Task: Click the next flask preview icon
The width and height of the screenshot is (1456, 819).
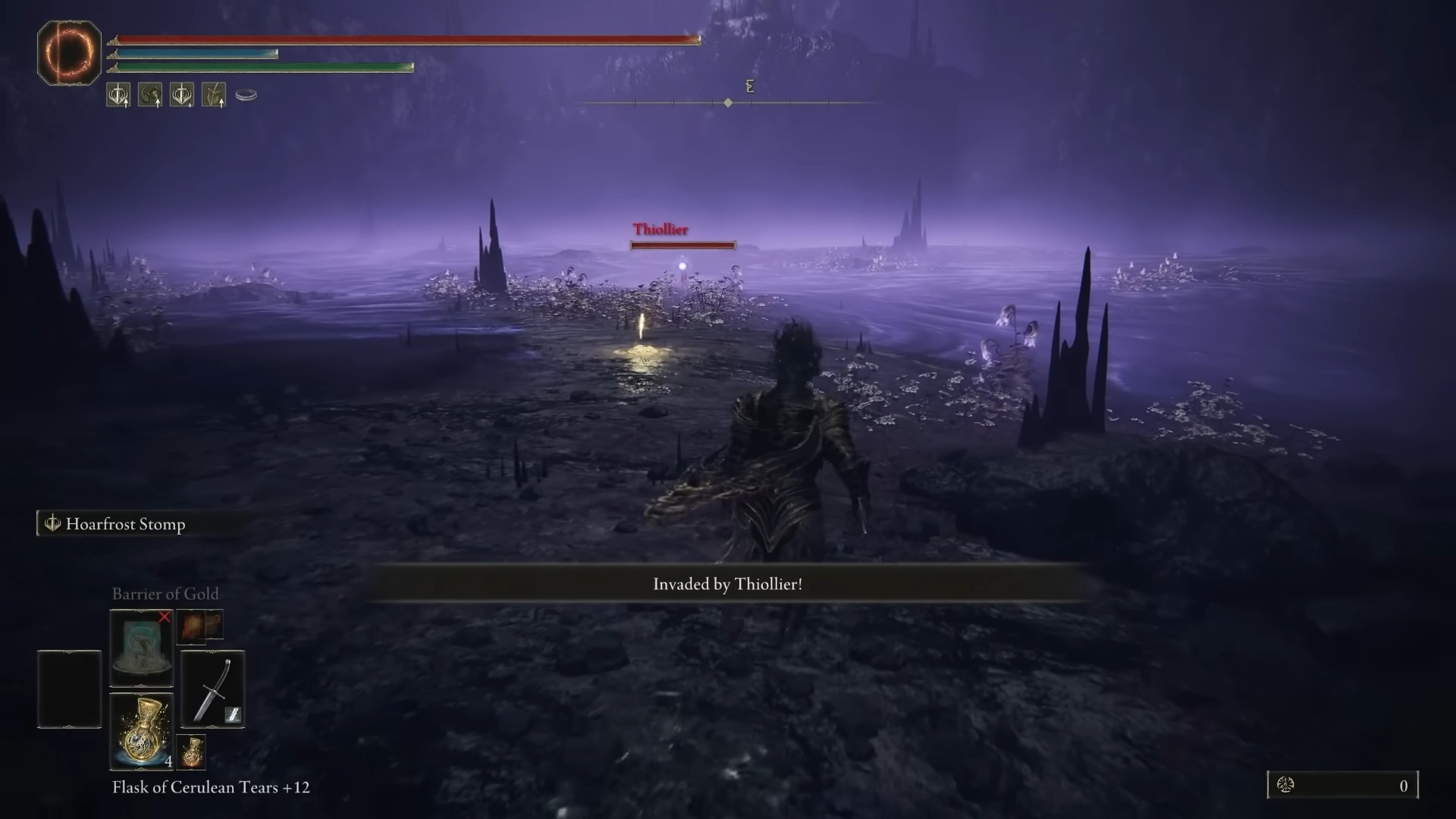Action: 192,751
